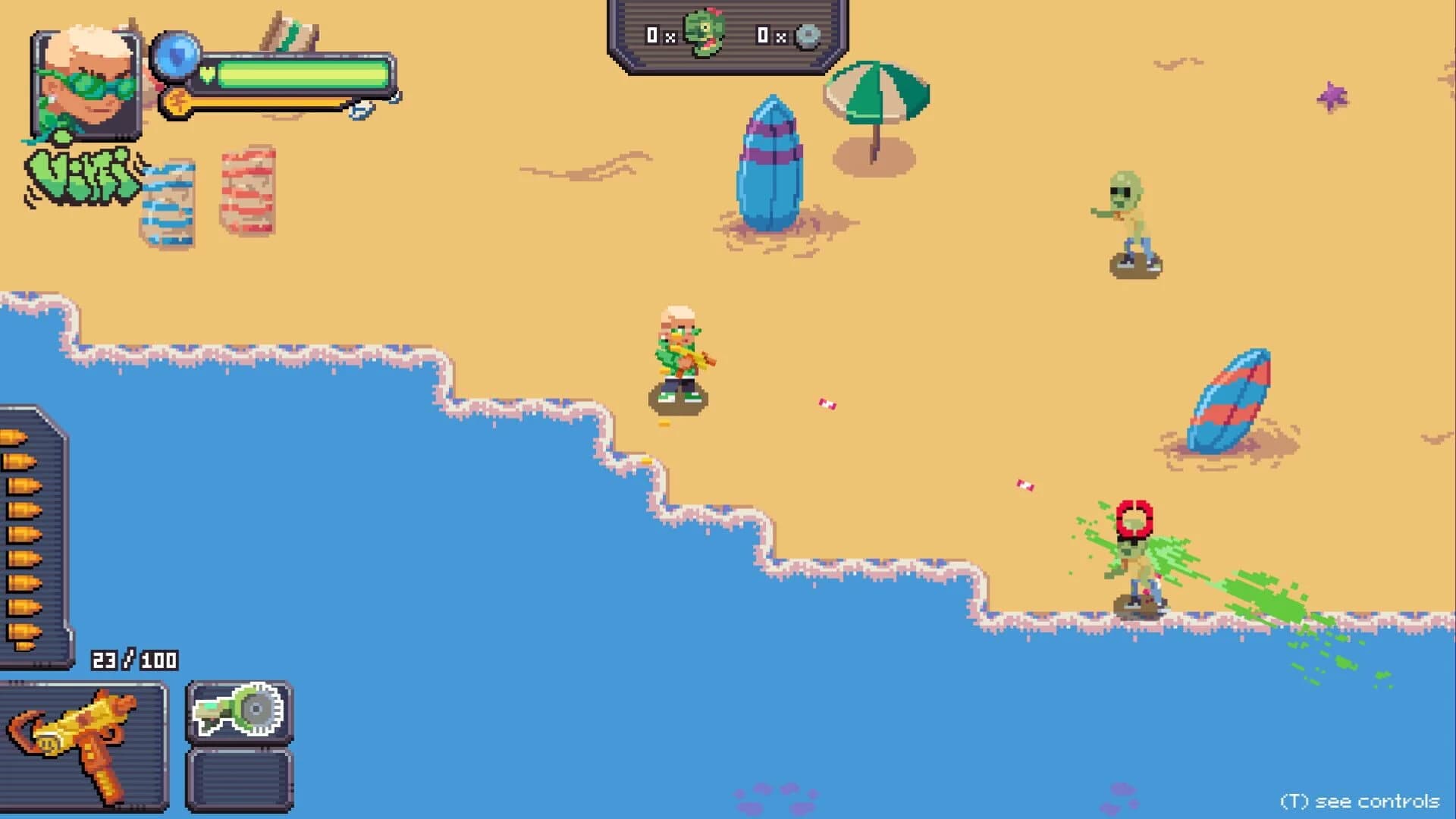Click the gold coin currency icon
1456x819 pixels.
[177, 103]
